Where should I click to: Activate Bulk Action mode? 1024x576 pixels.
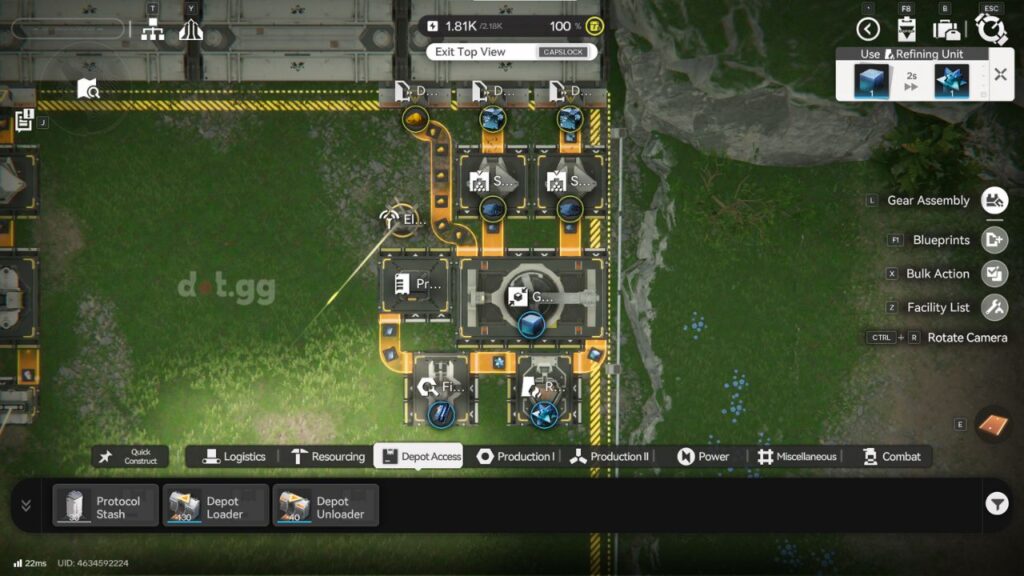pyautogui.click(x=994, y=273)
